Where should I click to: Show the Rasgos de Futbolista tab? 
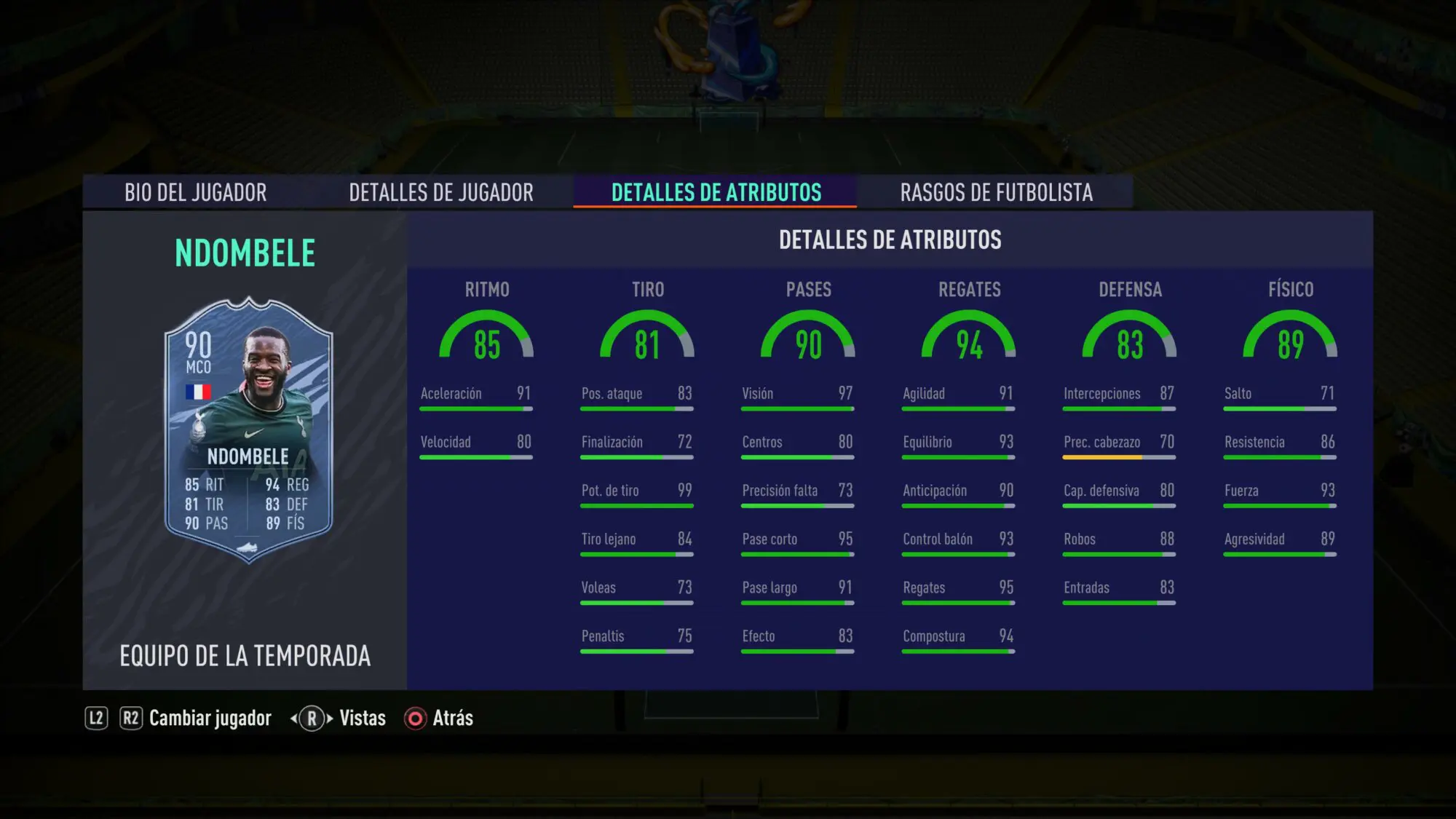click(x=996, y=192)
